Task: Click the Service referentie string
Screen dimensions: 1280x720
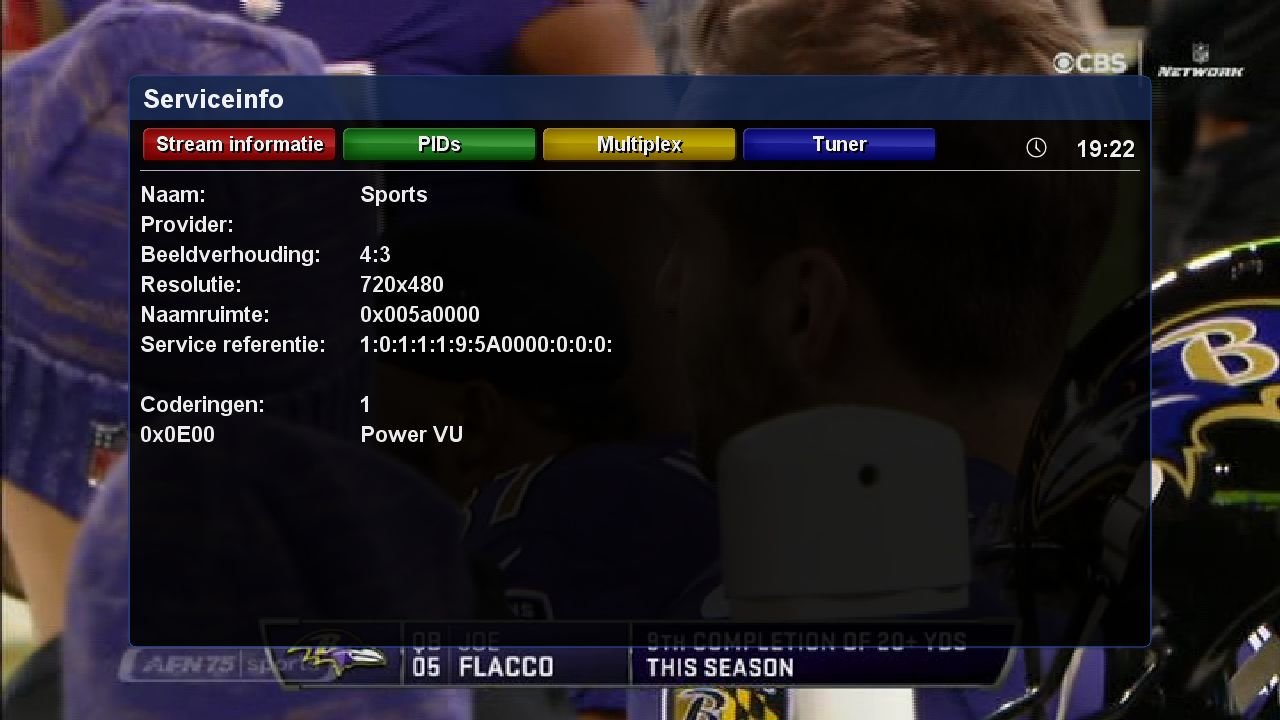Action: tap(487, 344)
